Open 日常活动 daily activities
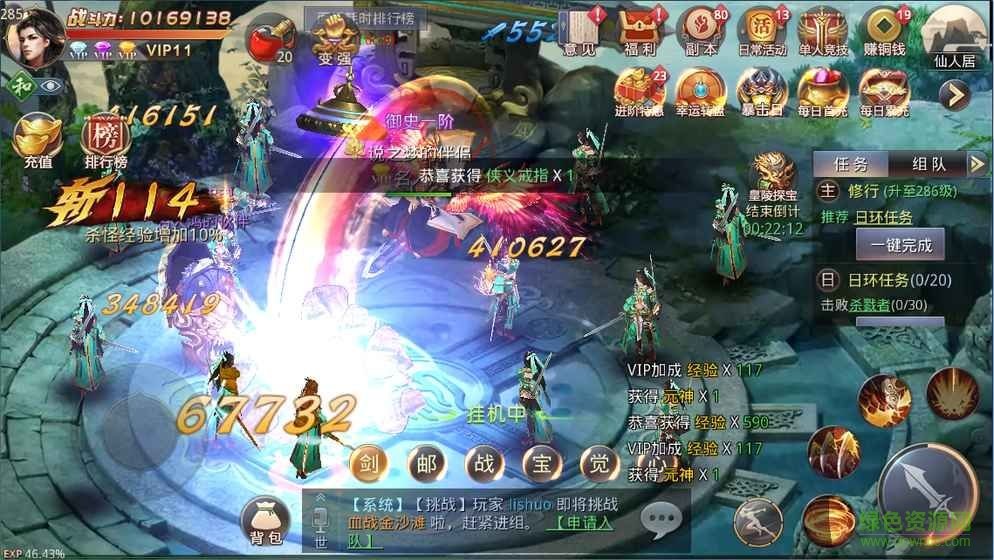This screenshot has height=560, width=994. pos(762,32)
